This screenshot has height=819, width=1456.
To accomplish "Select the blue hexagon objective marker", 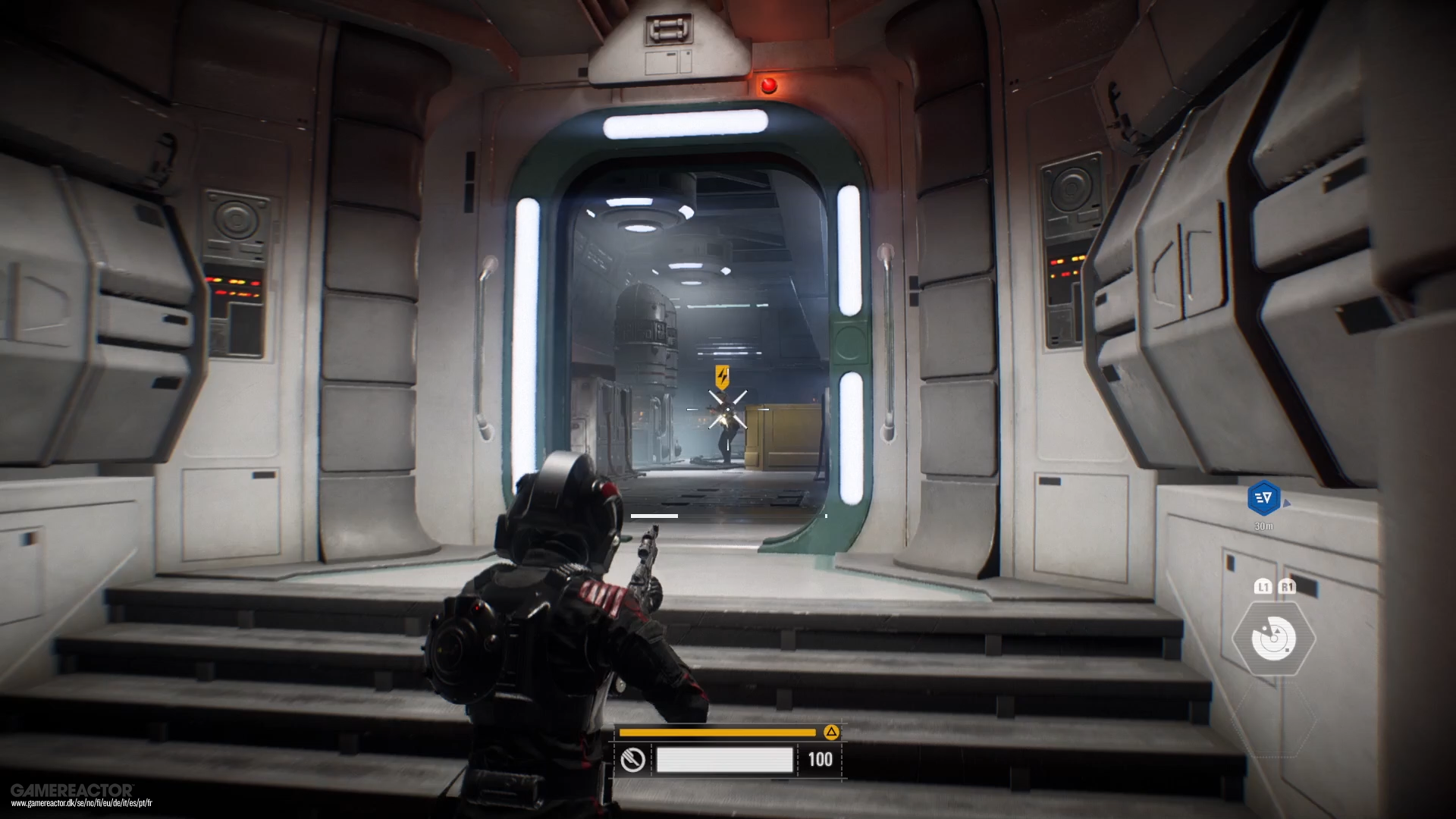I will [1263, 498].
